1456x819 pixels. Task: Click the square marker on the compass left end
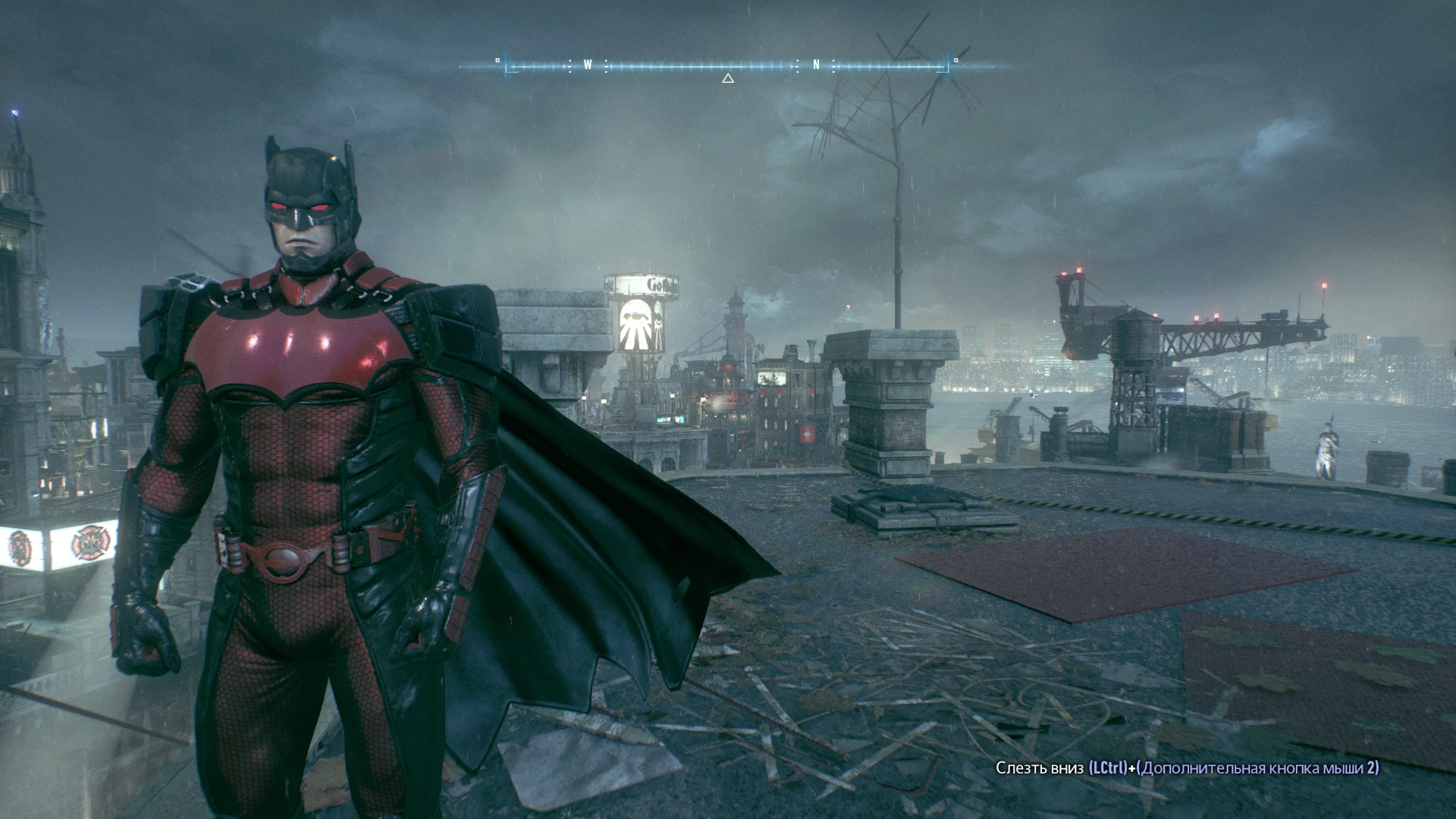pyautogui.click(x=497, y=58)
